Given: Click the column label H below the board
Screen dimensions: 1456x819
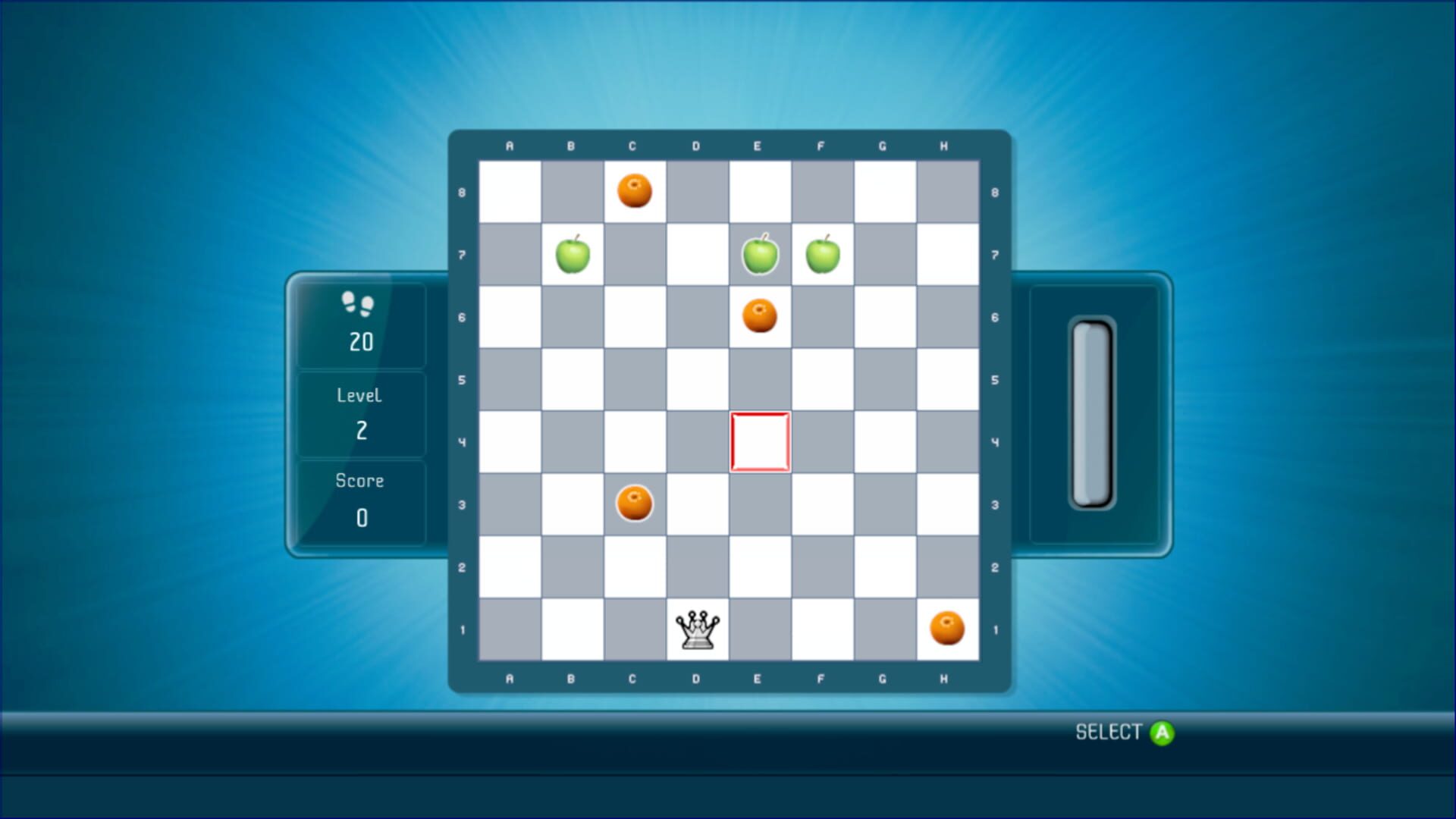Looking at the screenshot, I should click(x=945, y=679).
